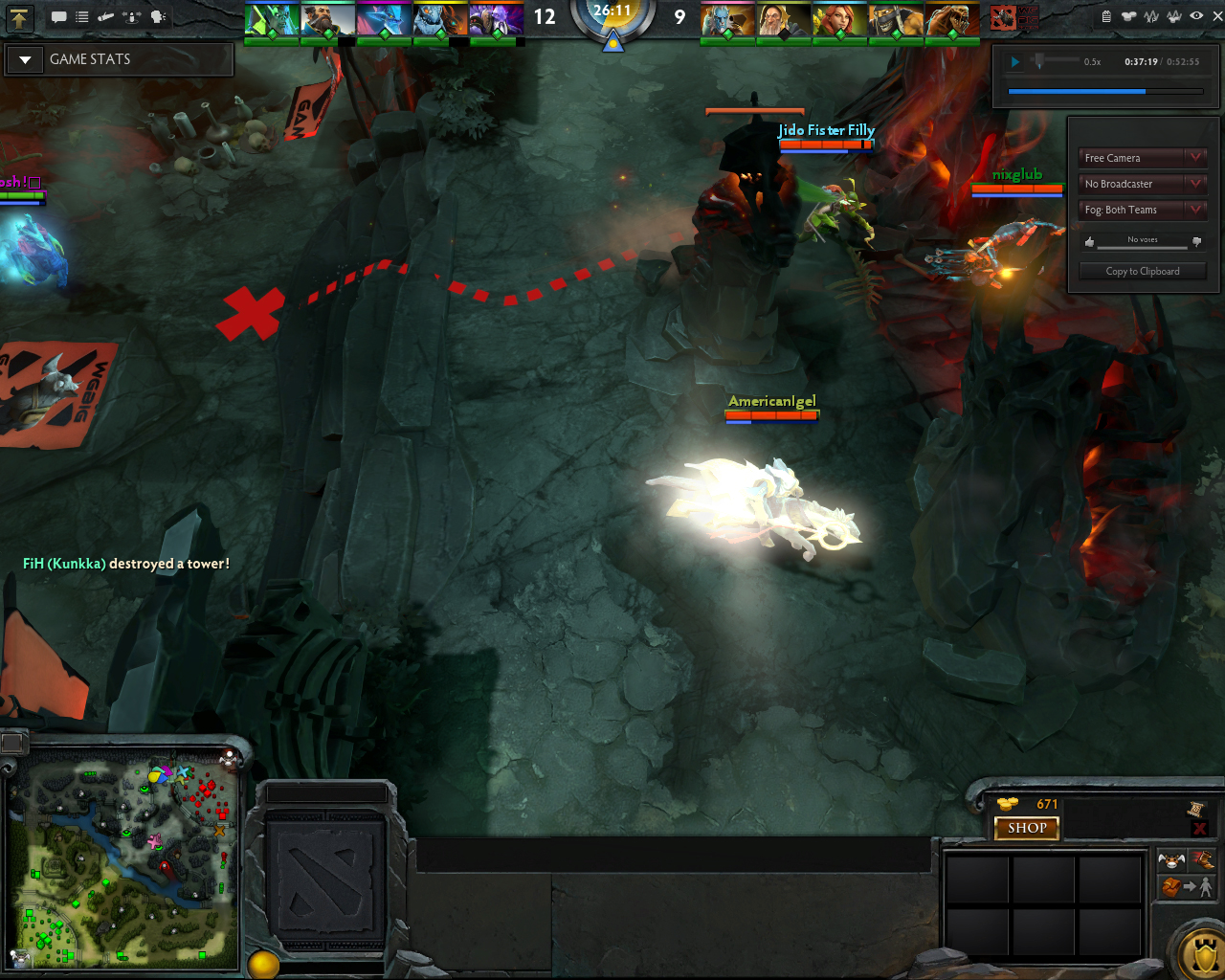The width and height of the screenshot is (1225, 980).
Task: Toggle the eye icon in top-right toolbar
Action: click(x=1196, y=16)
